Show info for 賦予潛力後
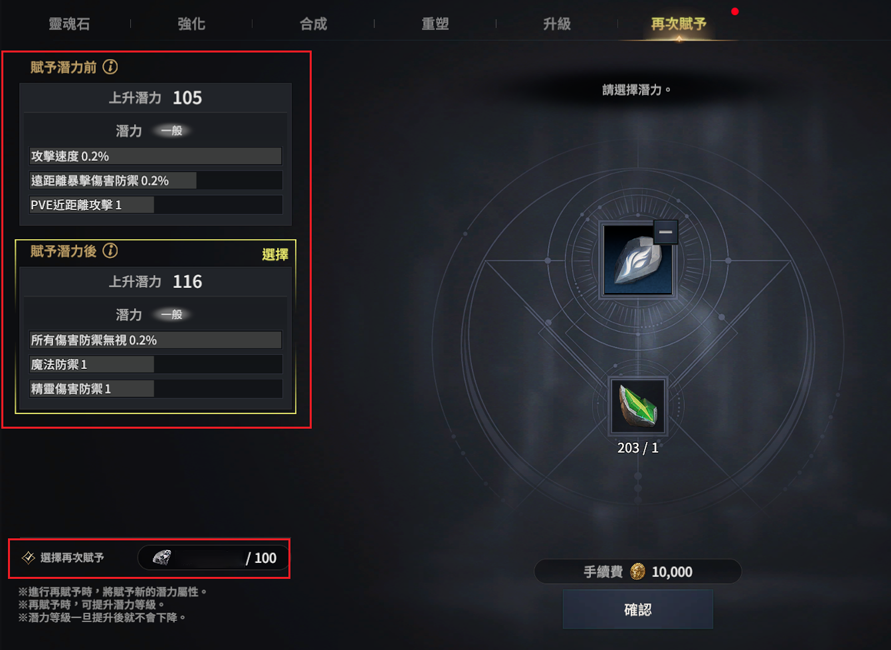 coord(111,251)
